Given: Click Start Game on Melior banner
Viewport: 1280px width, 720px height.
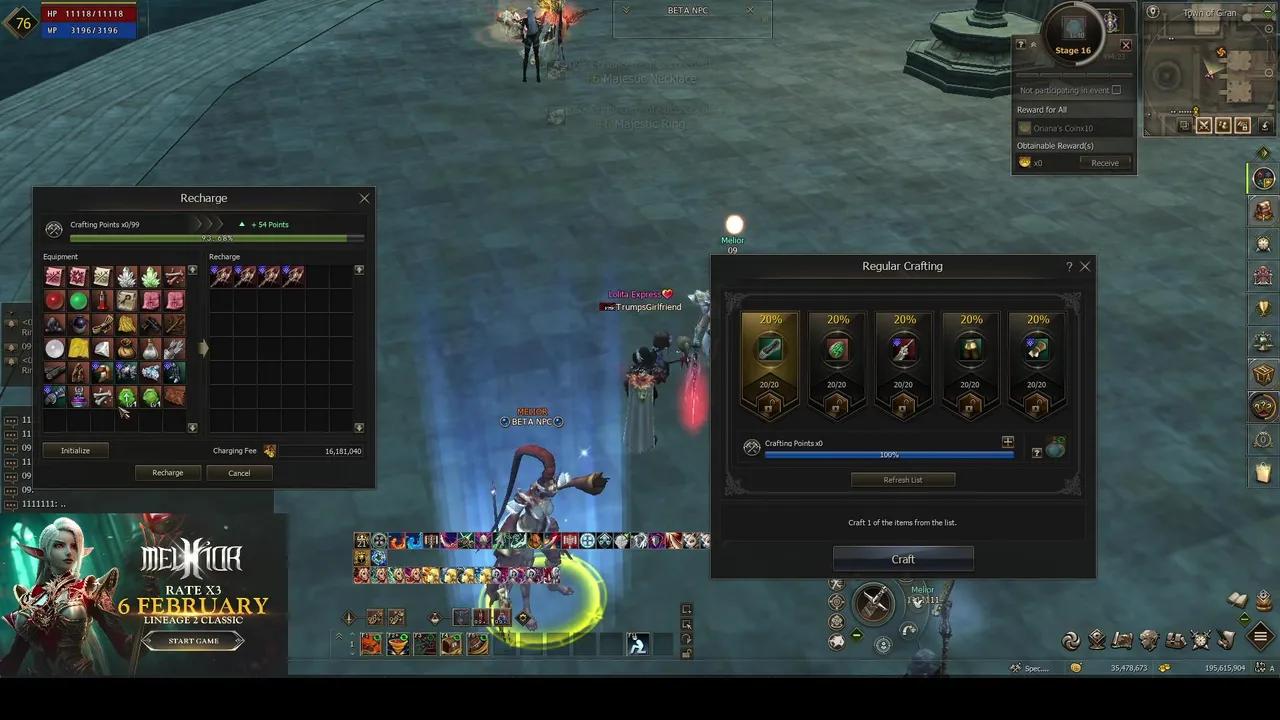Looking at the screenshot, I should pyautogui.click(x=193, y=641).
